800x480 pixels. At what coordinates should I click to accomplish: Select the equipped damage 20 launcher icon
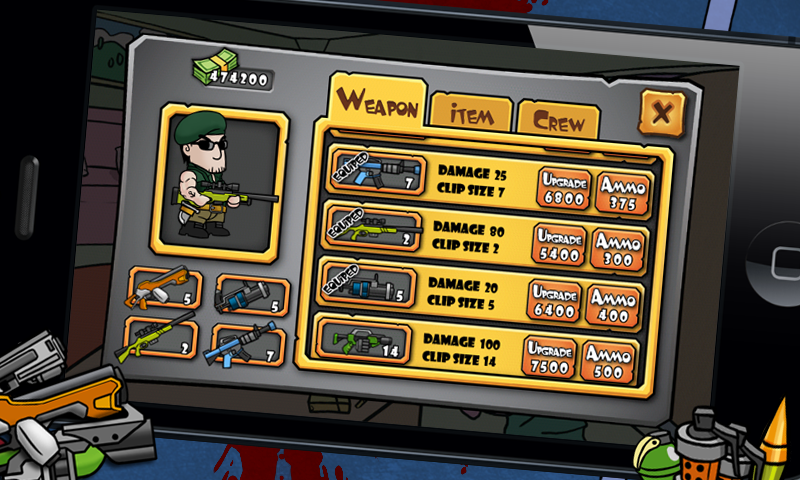[367, 286]
